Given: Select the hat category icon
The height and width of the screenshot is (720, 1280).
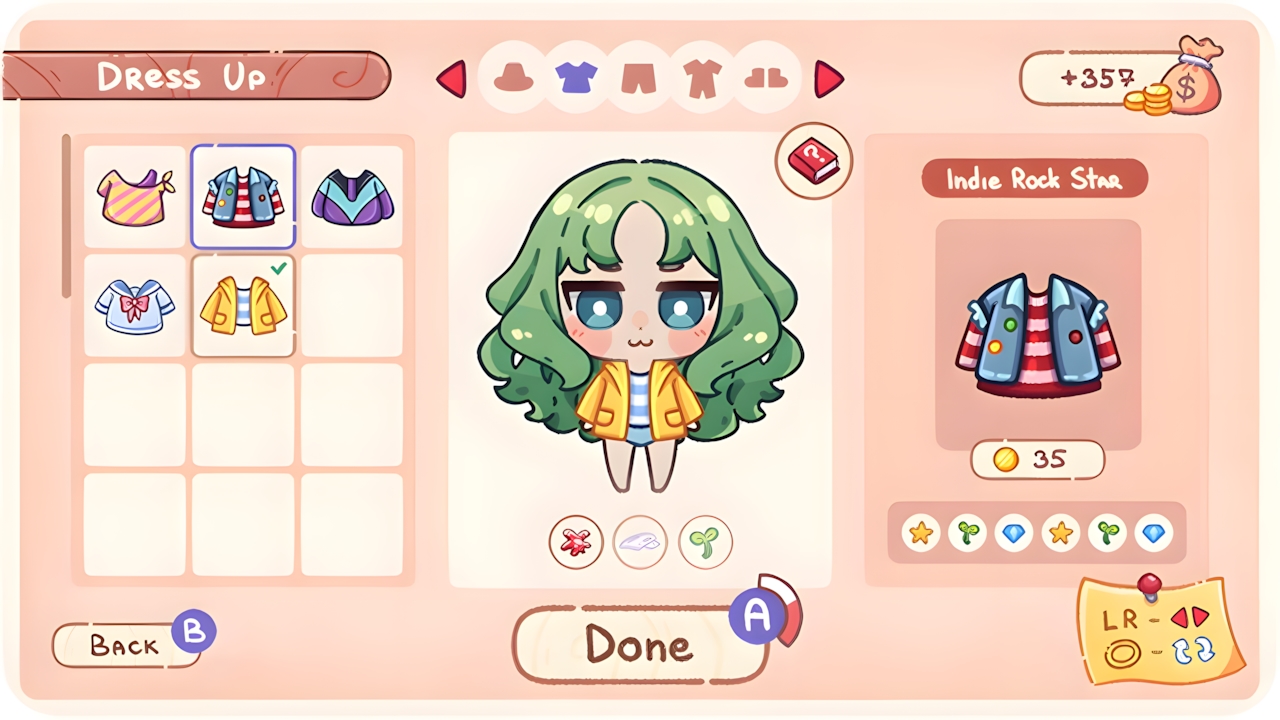Looking at the screenshot, I should tap(512, 78).
